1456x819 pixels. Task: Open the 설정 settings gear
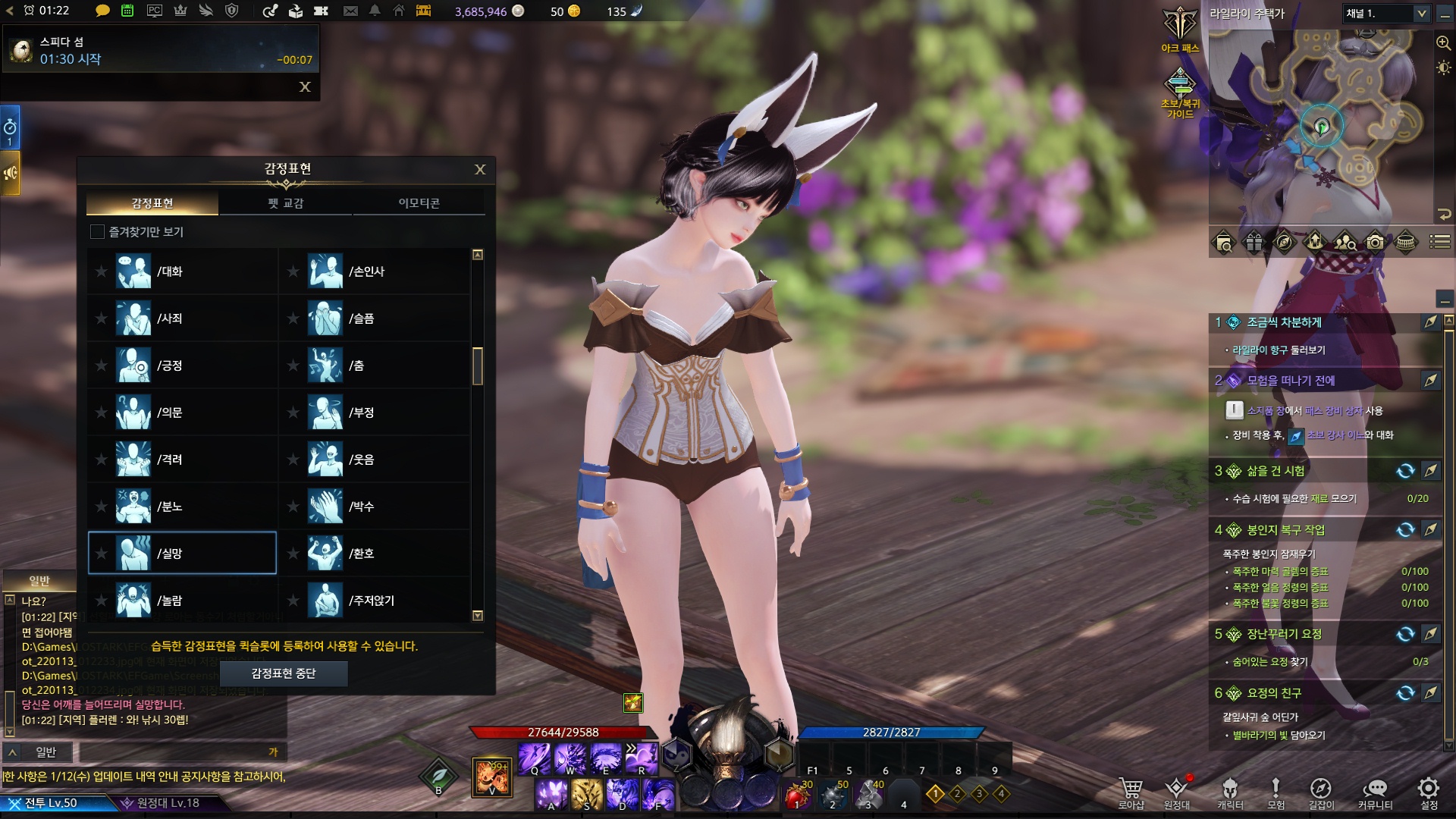point(1429,791)
